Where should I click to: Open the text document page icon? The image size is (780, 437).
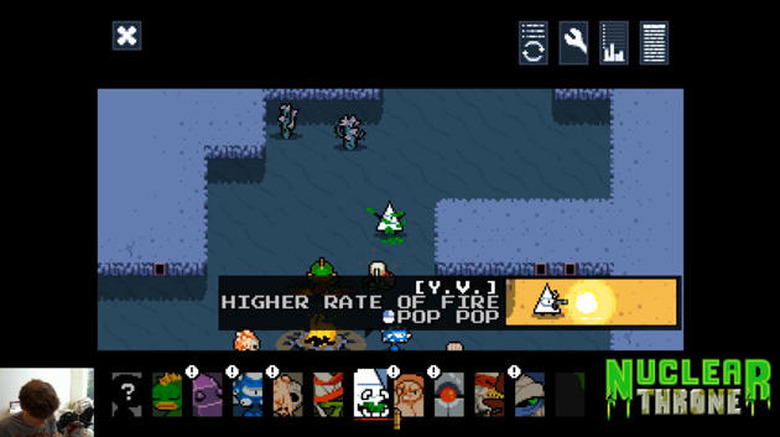654,43
